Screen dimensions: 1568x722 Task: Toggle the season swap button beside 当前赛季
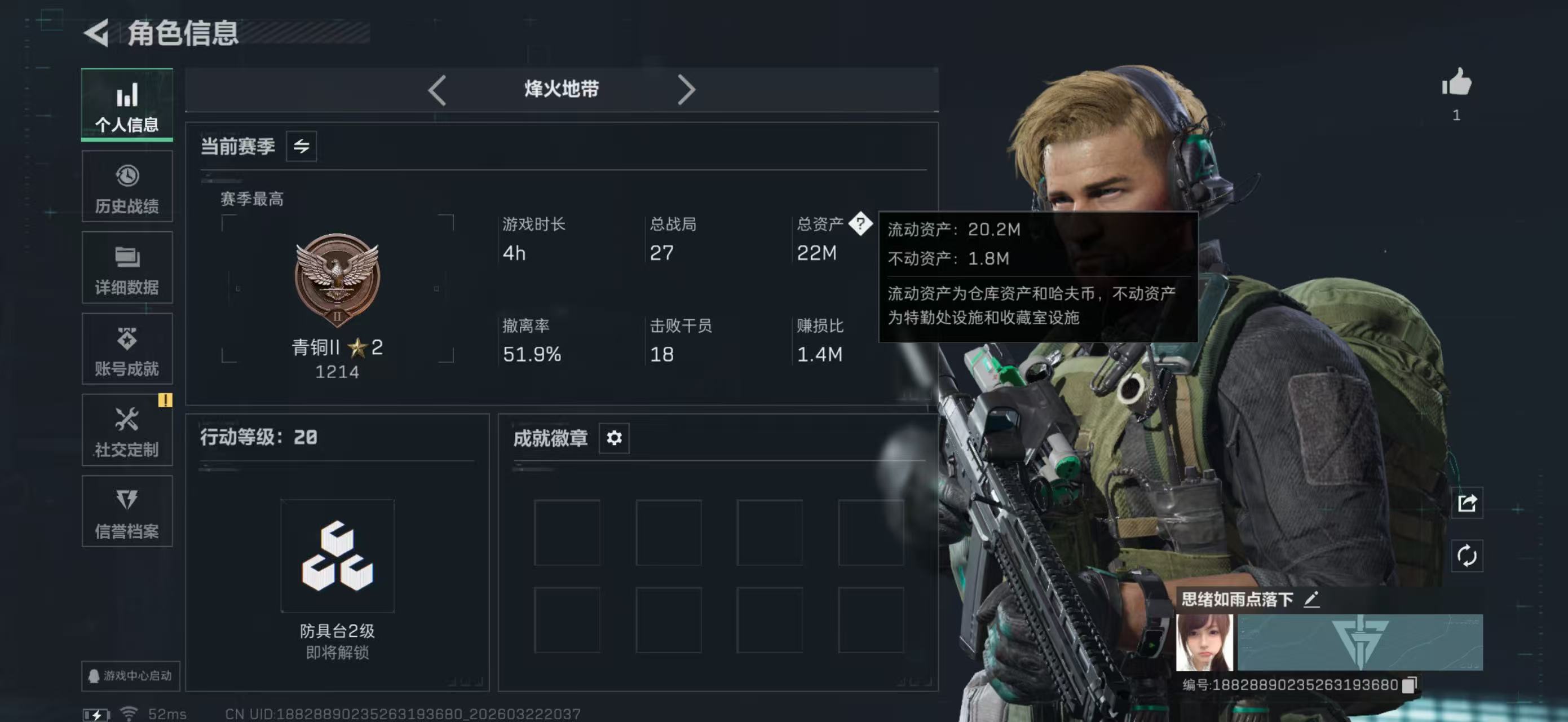(x=301, y=146)
